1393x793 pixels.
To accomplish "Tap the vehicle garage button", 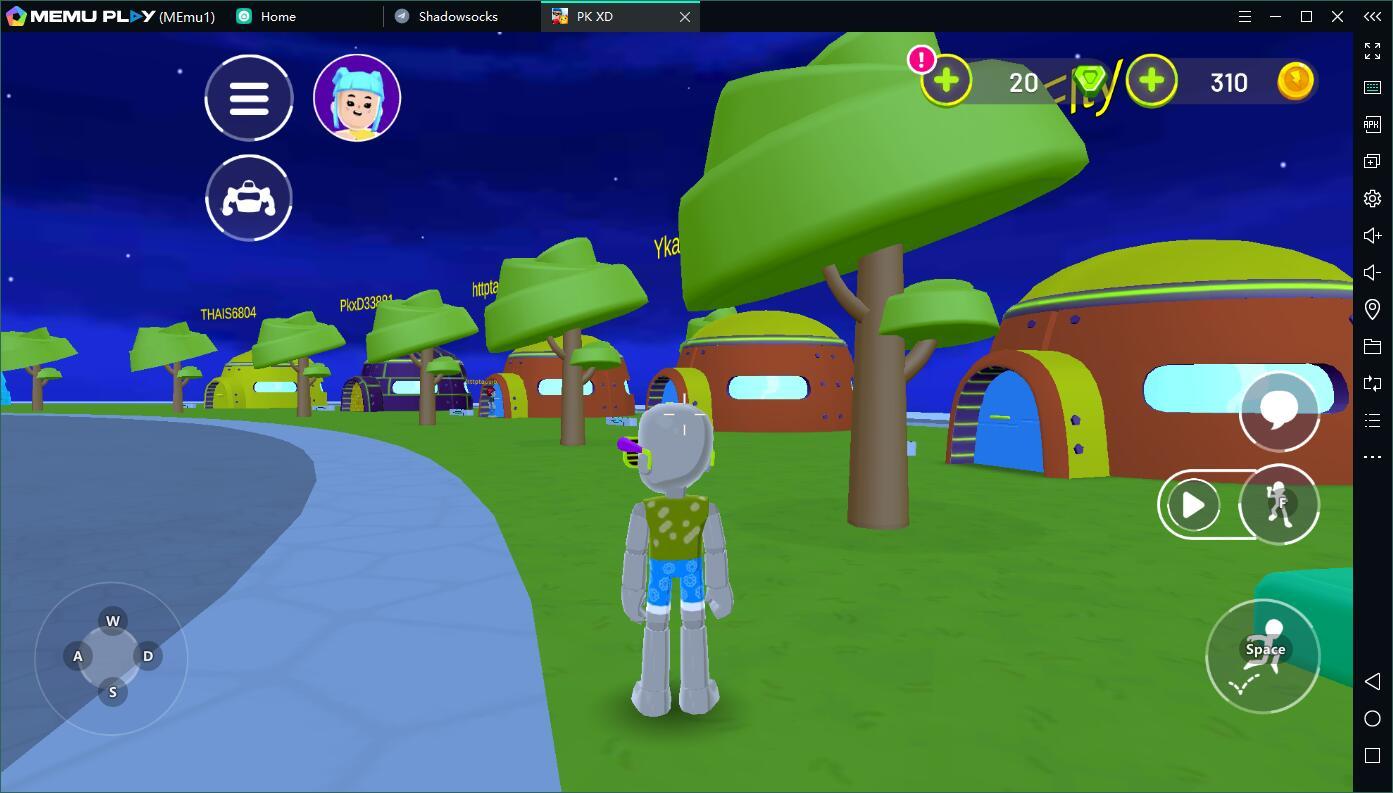I will tap(249, 198).
